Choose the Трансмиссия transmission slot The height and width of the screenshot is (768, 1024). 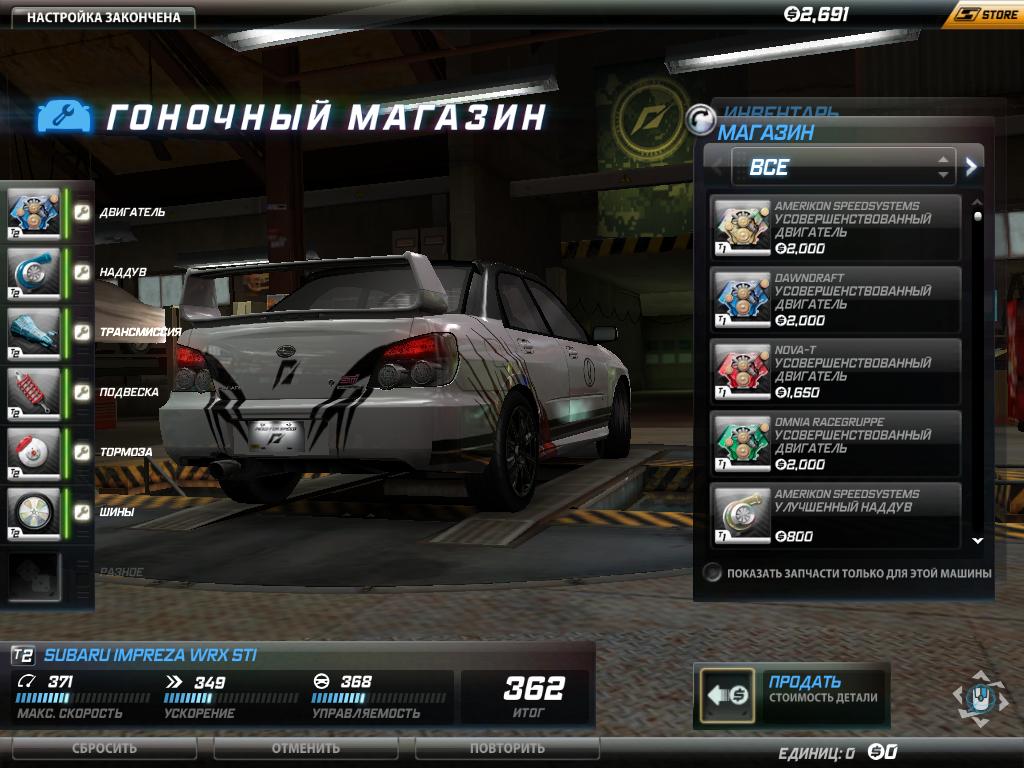[x=34, y=332]
